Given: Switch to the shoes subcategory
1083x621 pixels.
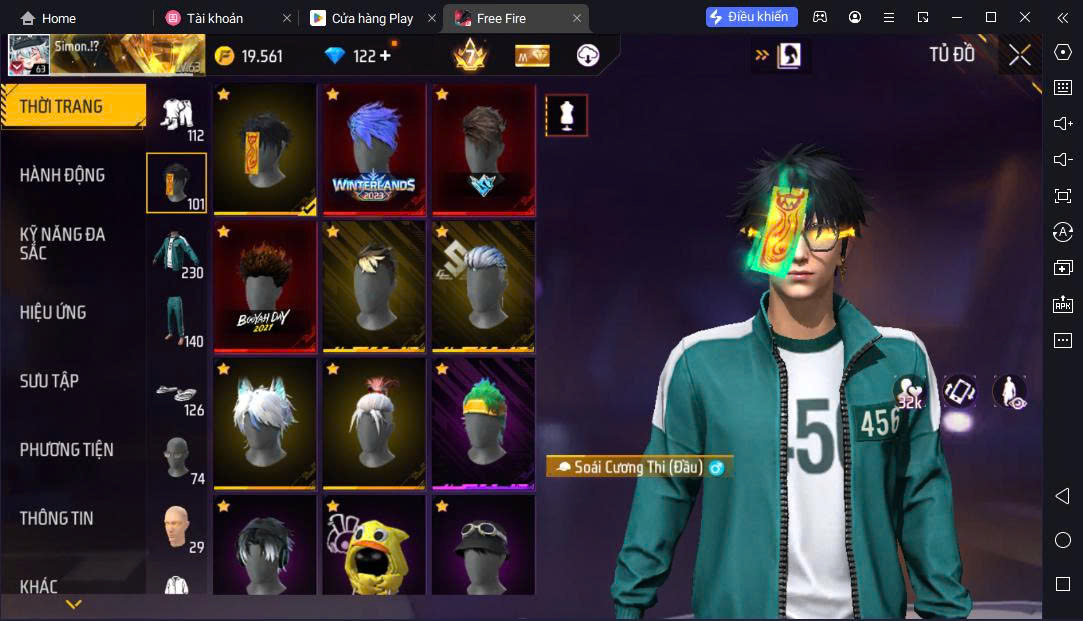Looking at the screenshot, I should click(x=177, y=393).
